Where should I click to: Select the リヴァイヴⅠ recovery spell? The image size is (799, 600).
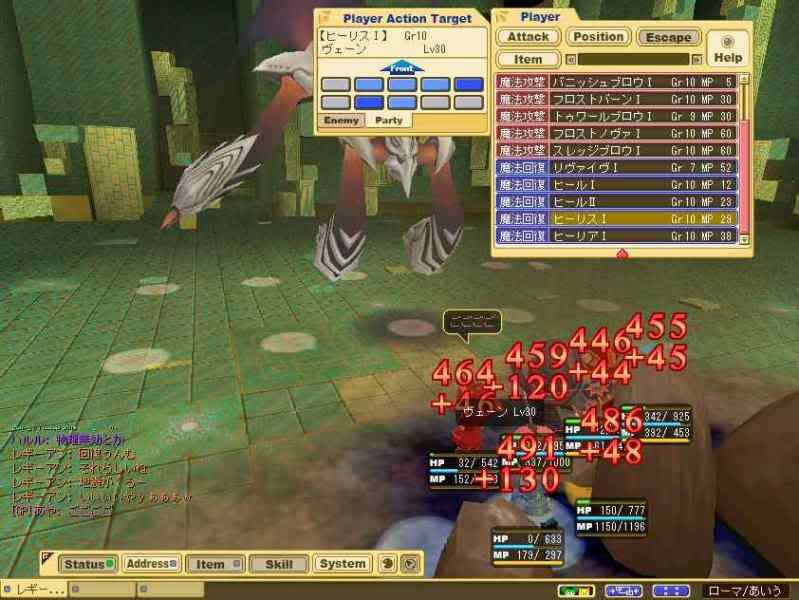pos(616,167)
